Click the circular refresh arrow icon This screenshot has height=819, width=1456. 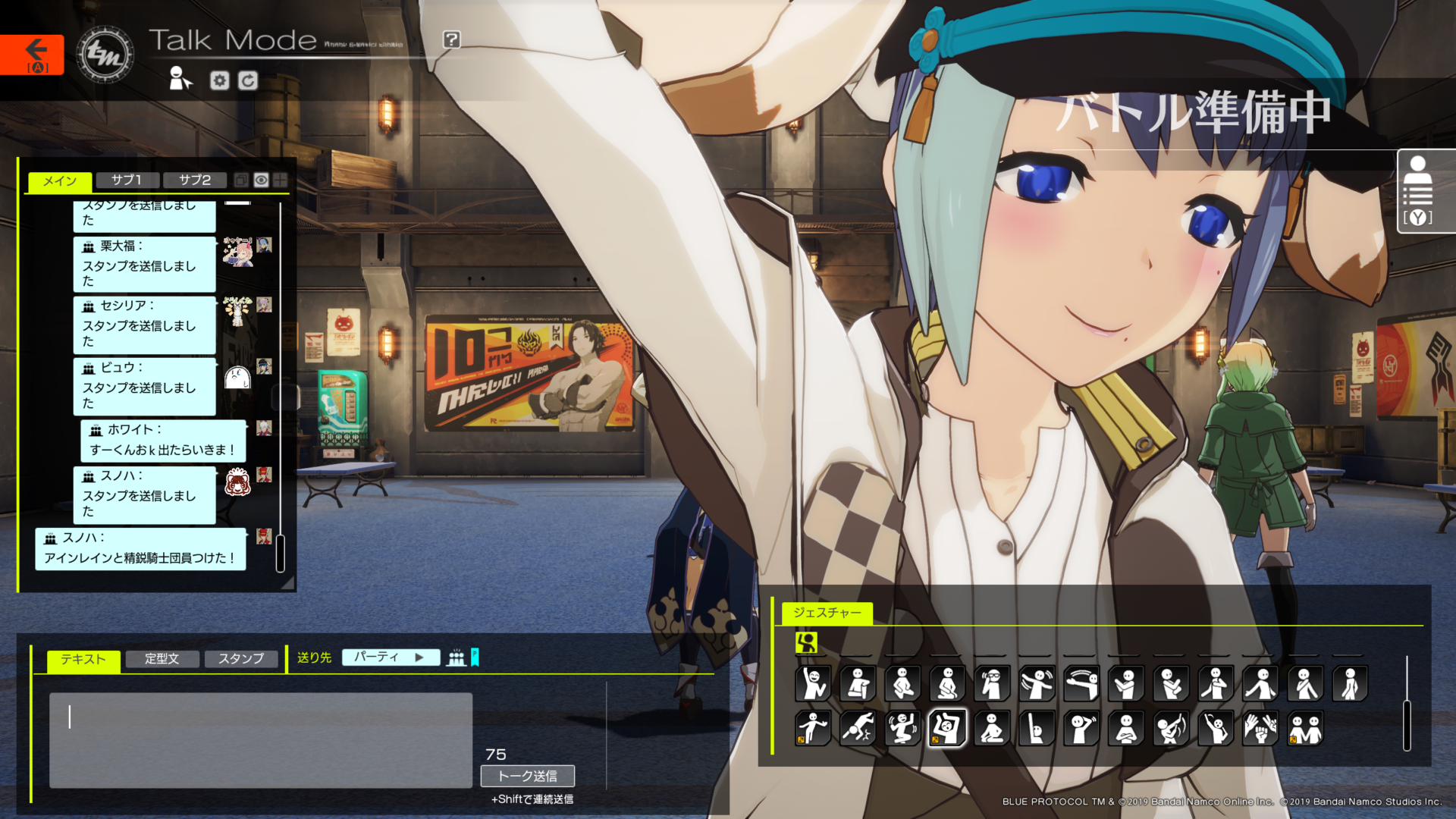click(248, 80)
